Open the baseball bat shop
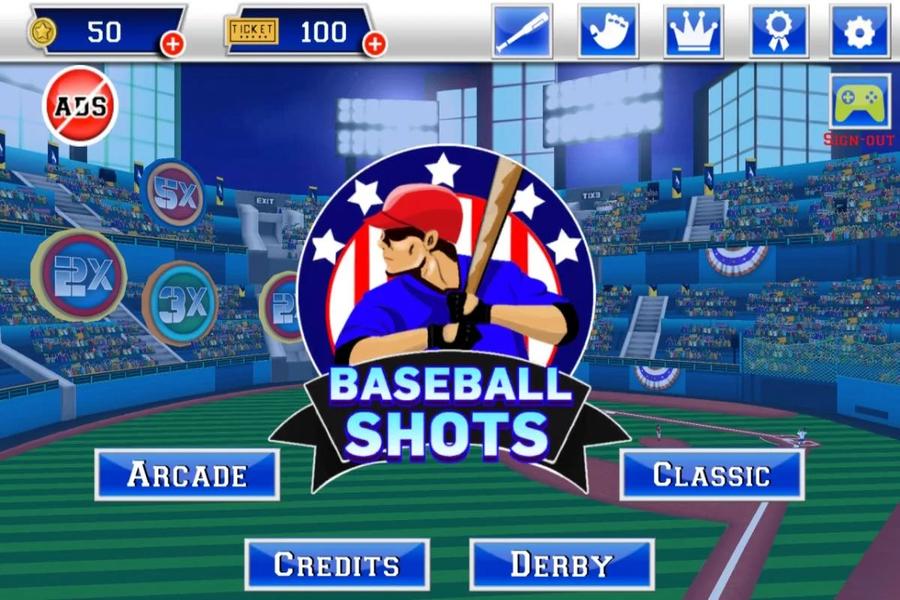 (522, 31)
